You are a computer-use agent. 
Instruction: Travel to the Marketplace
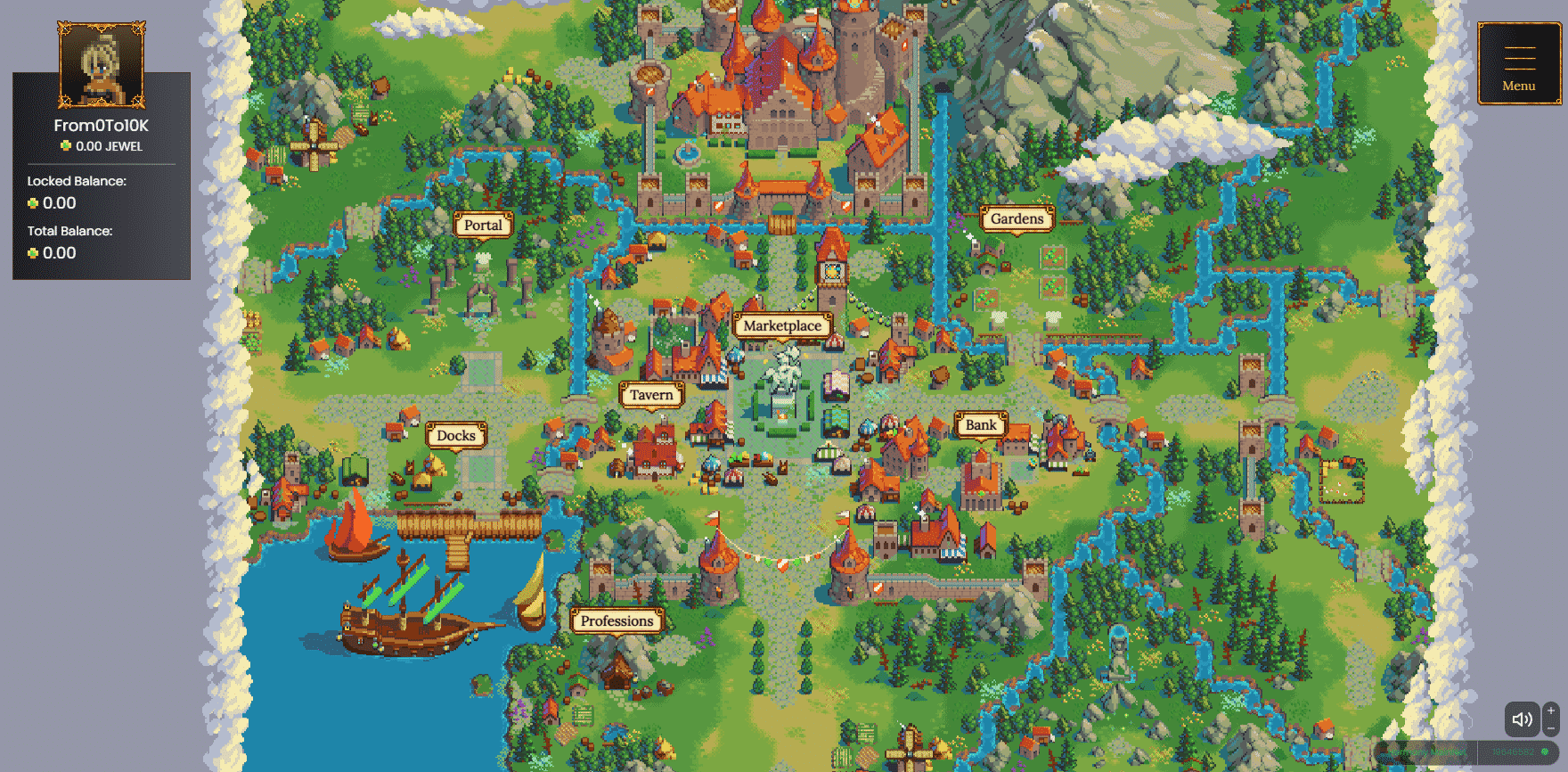tap(782, 326)
